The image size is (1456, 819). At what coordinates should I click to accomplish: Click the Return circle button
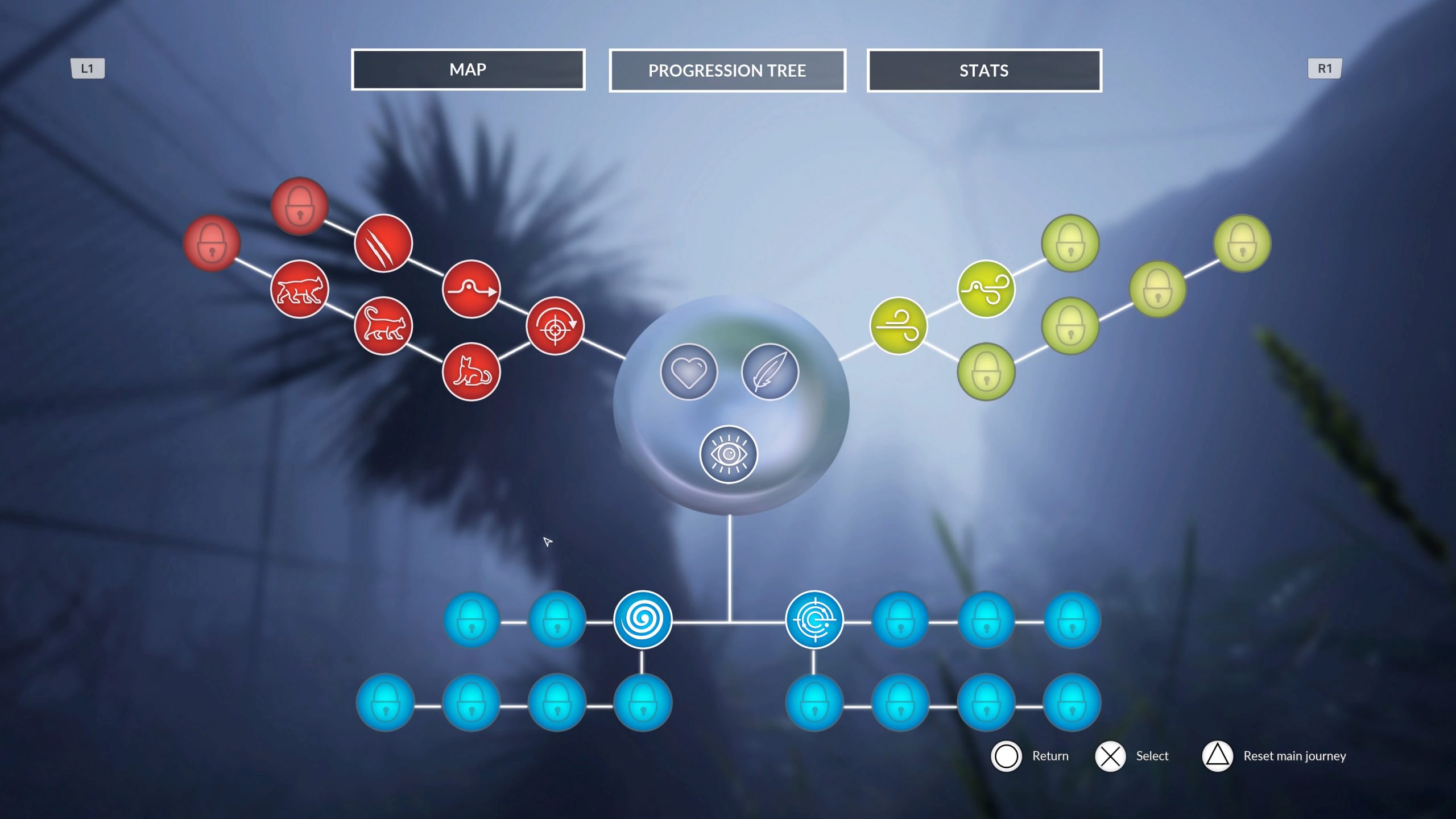coord(1007,756)
